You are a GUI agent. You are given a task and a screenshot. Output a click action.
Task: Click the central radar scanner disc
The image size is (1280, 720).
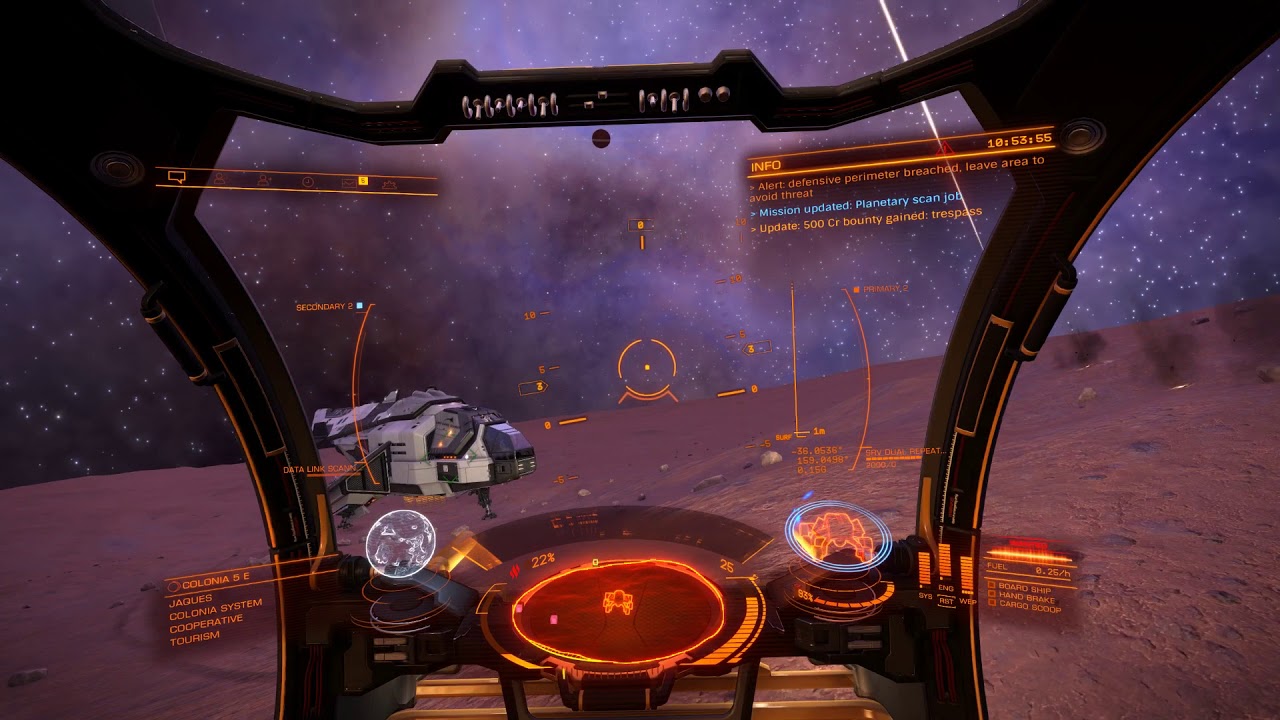[x=618, y=608]
